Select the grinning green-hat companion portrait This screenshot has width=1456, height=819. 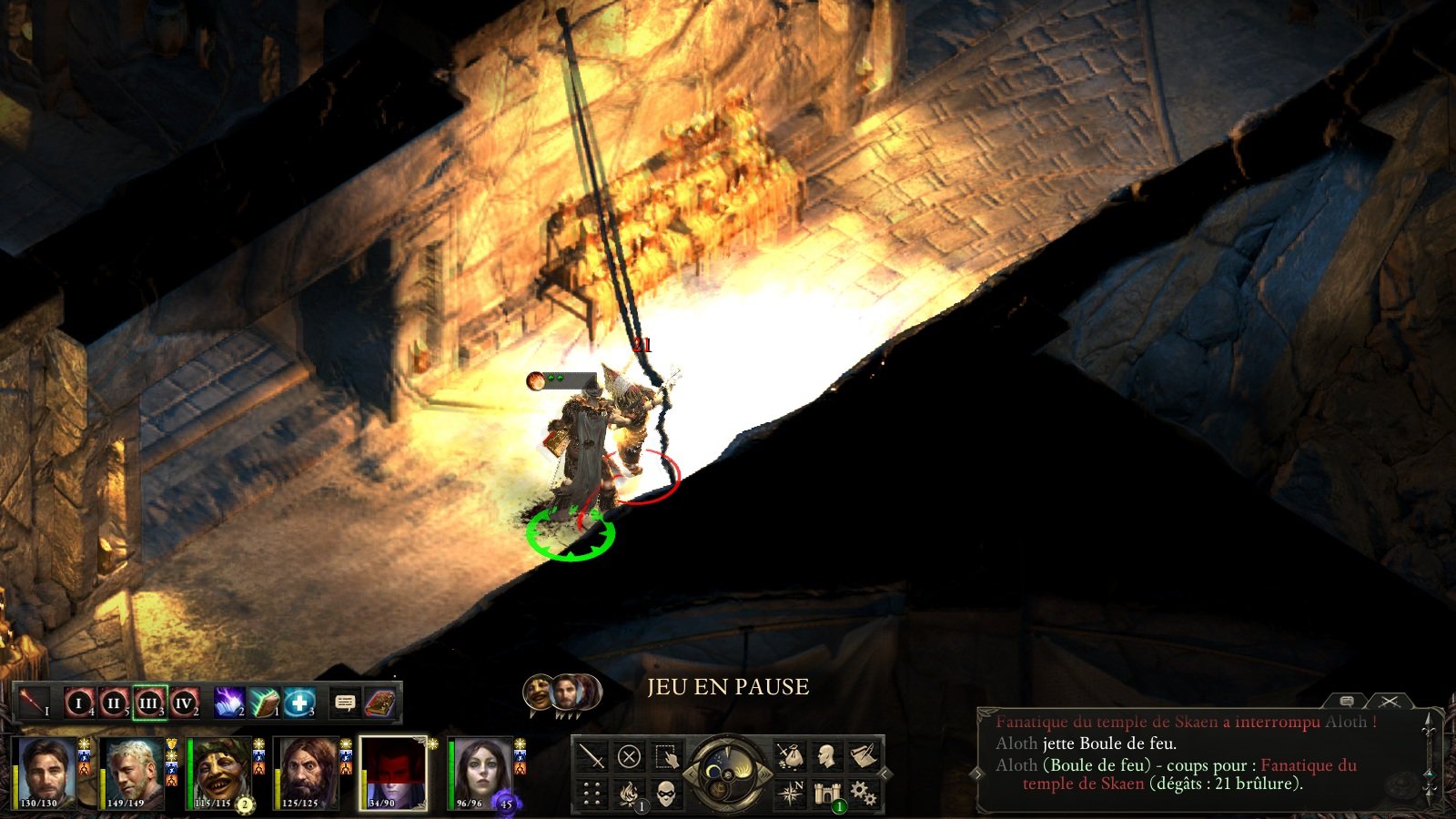coord(219,773)
